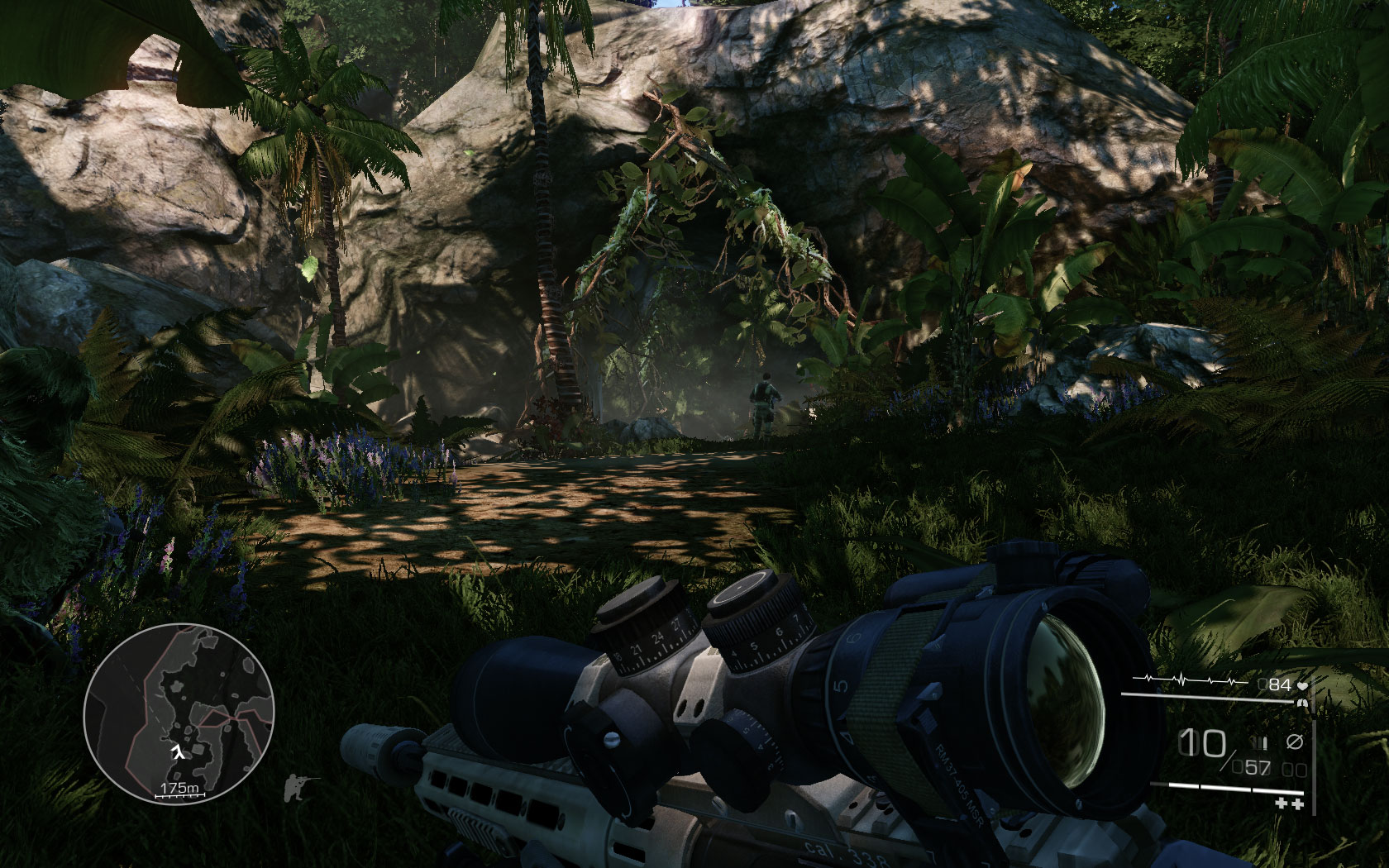Toggle the second medkit cross indicator
Viewport: 1389px width, 868px height.
1297,804
